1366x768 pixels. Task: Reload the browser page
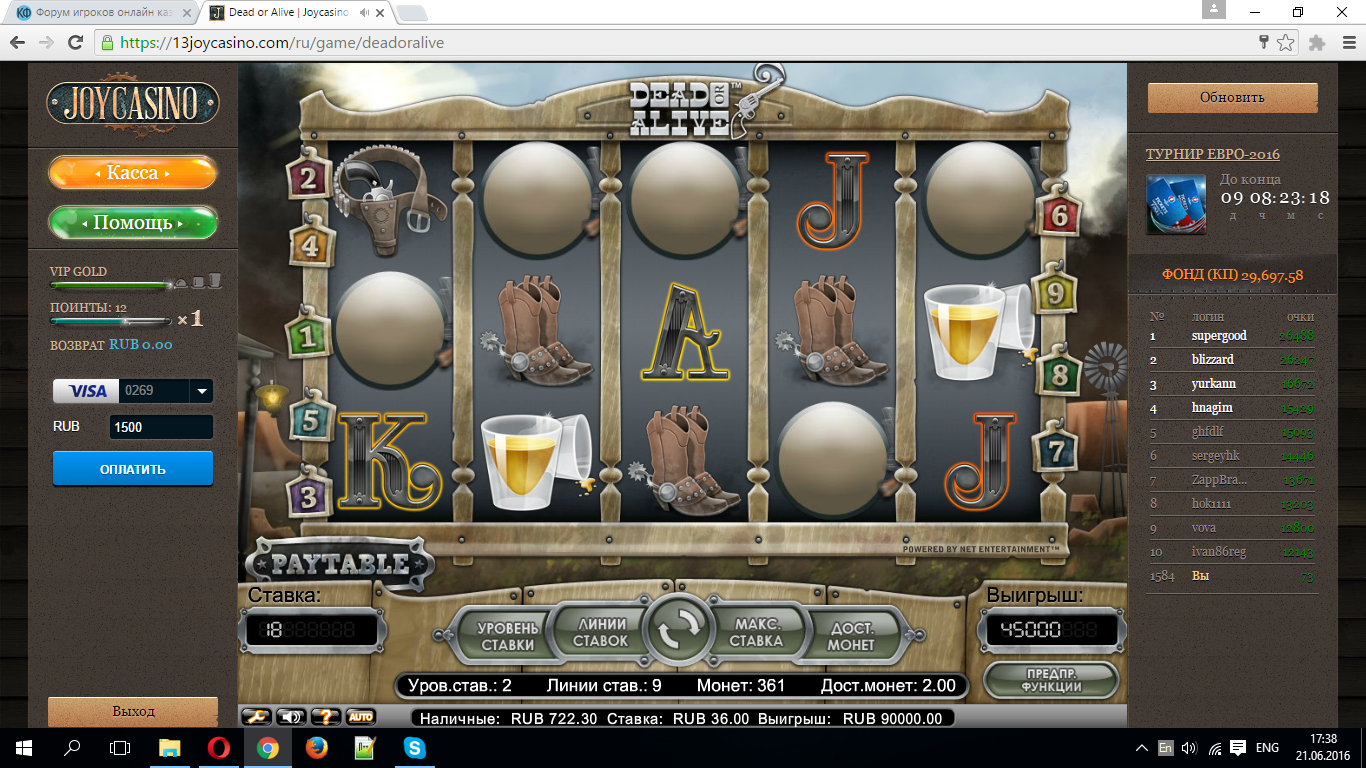75,43
